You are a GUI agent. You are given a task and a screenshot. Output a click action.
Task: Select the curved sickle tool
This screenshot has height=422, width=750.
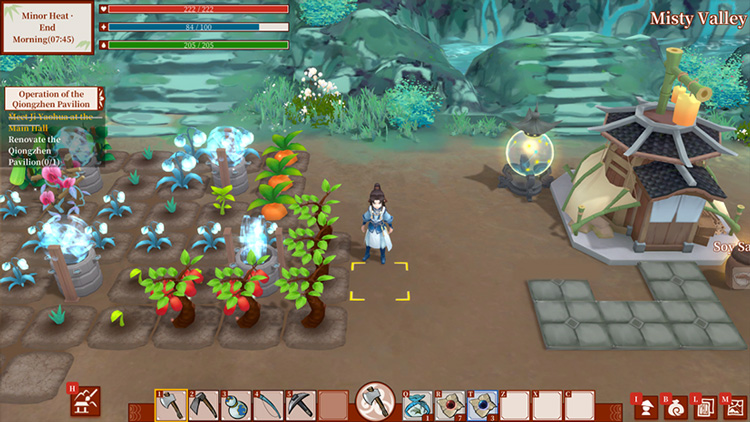(x=268, y=405)
